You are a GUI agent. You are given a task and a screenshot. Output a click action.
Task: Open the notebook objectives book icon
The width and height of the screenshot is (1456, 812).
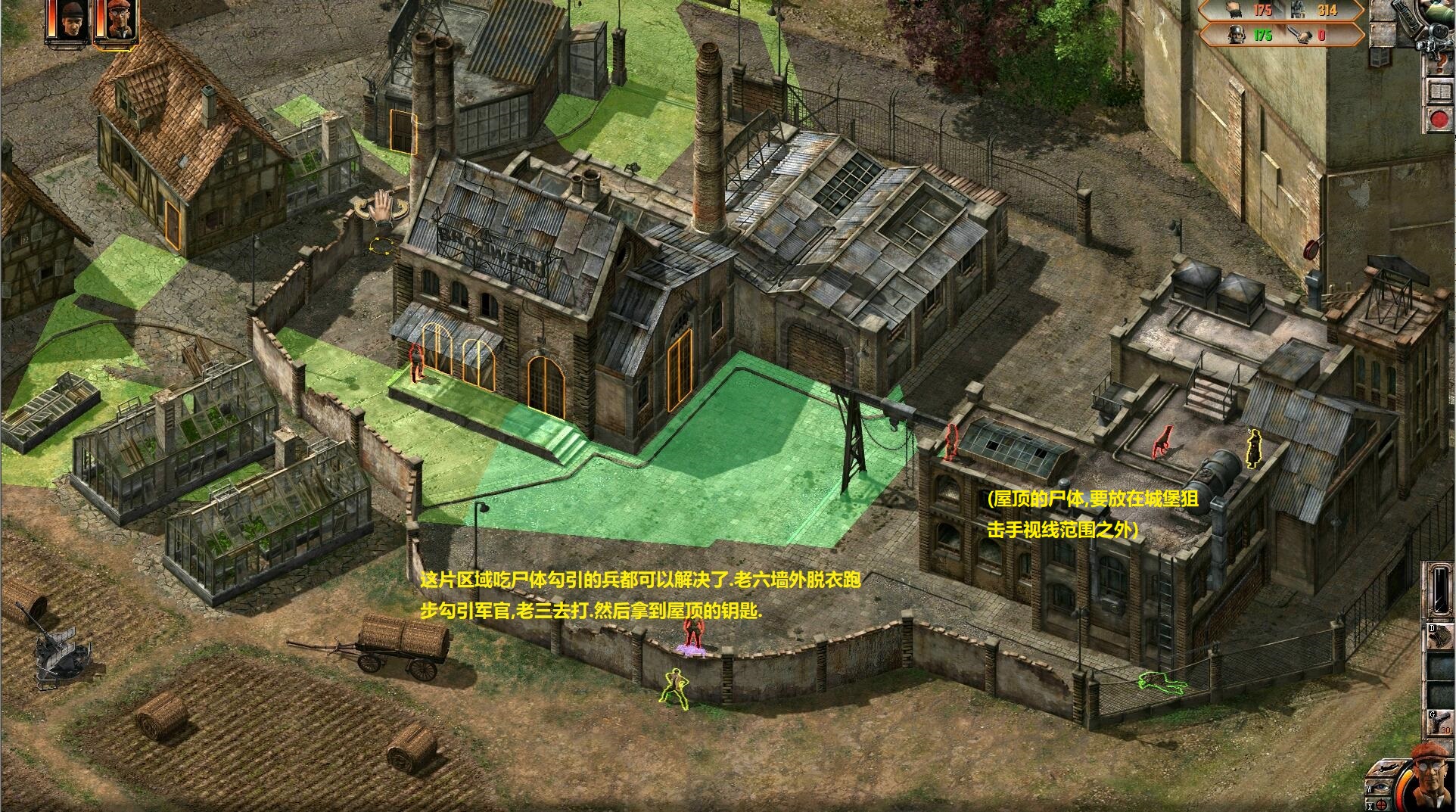point(1439,92)
